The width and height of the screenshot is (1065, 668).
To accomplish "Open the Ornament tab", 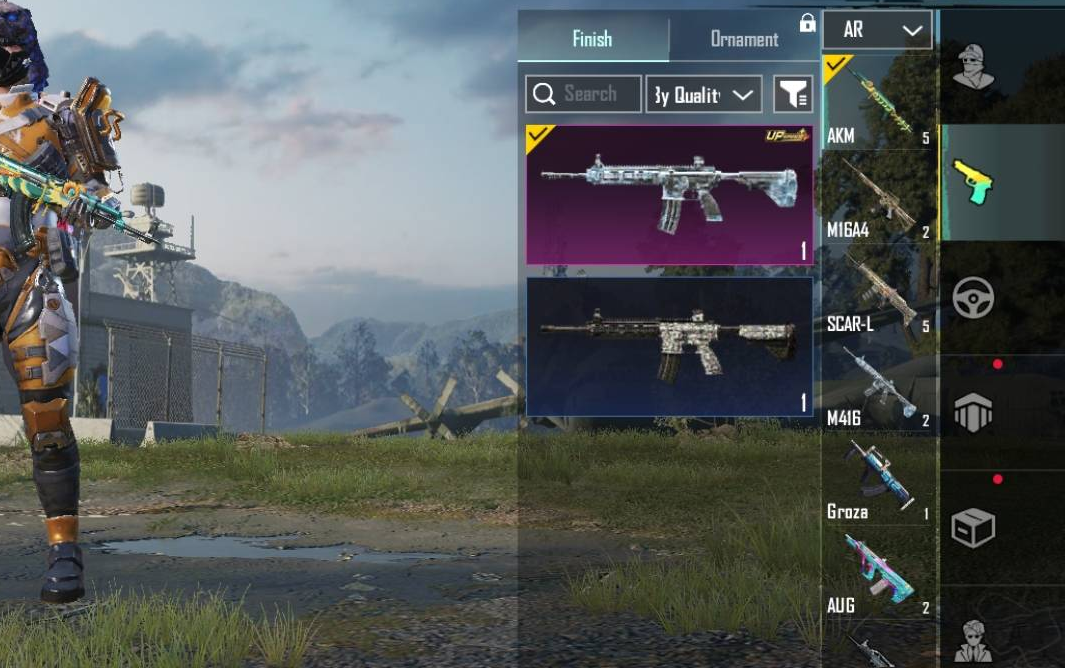I will point(744,39).
